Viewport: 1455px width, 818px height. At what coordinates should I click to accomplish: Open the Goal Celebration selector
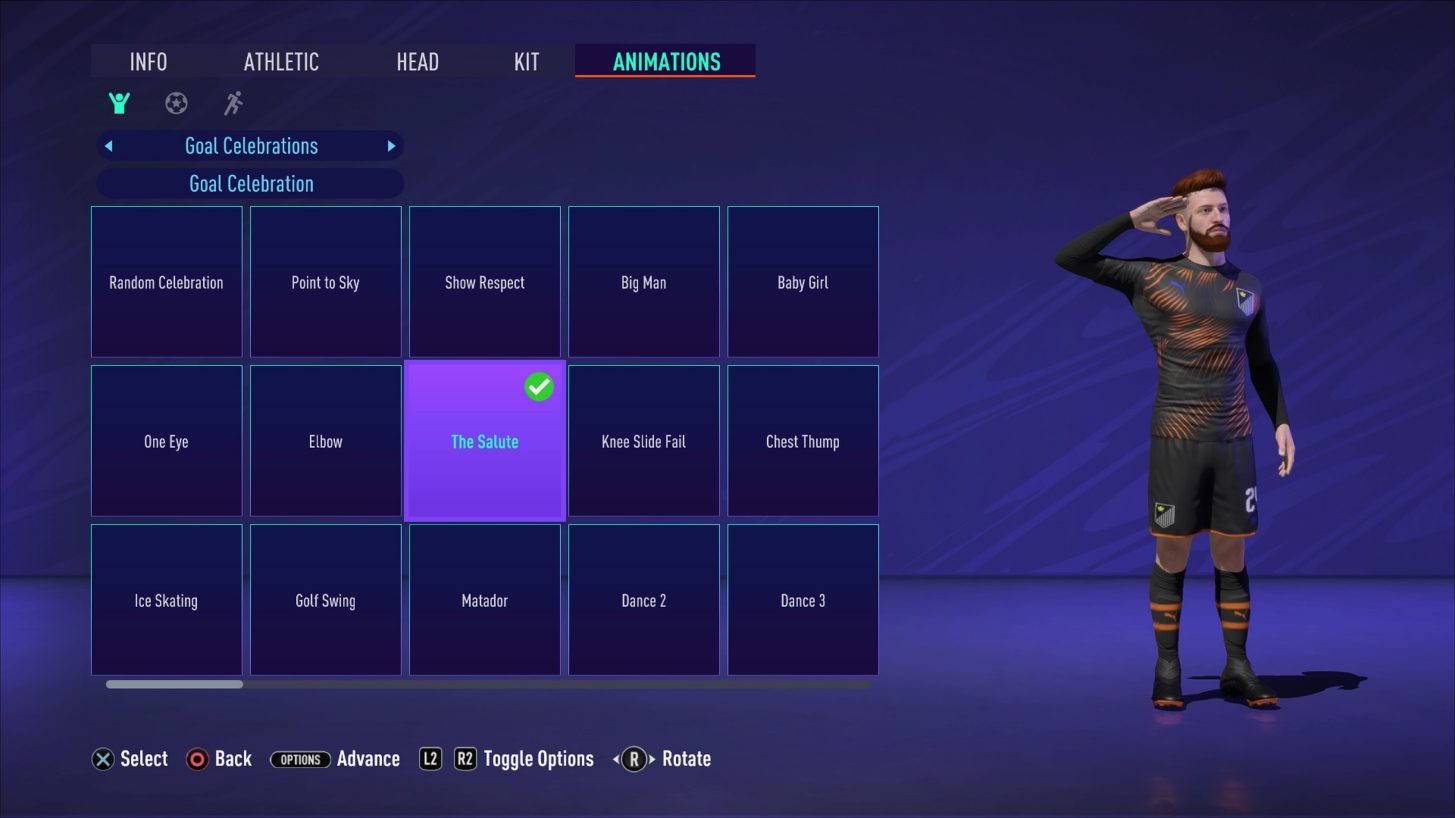(250, 183)
